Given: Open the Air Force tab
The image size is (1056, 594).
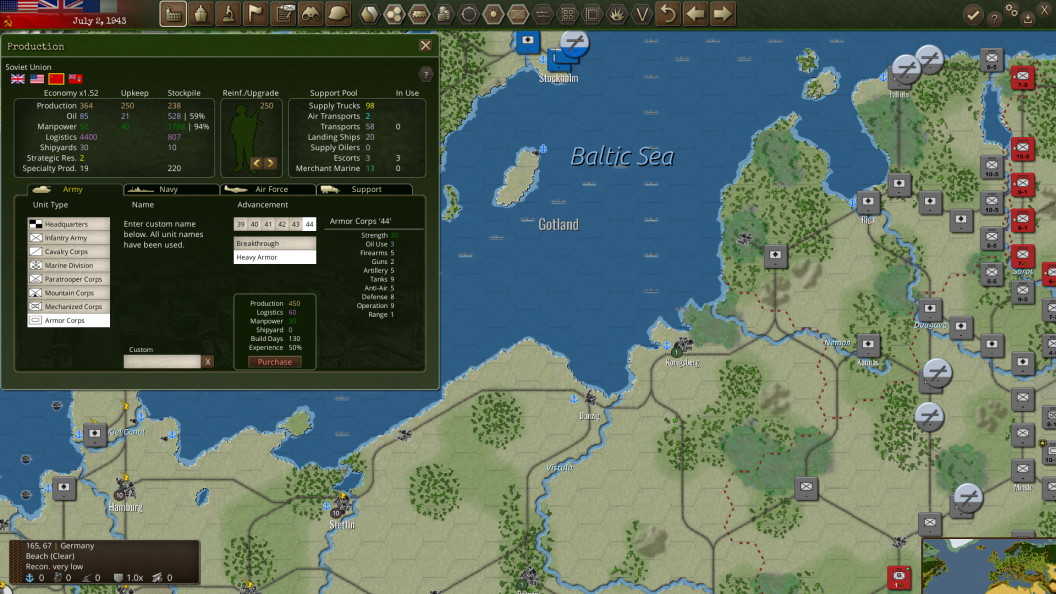Looking at the screenshot, I should click(x=270, y=189).
